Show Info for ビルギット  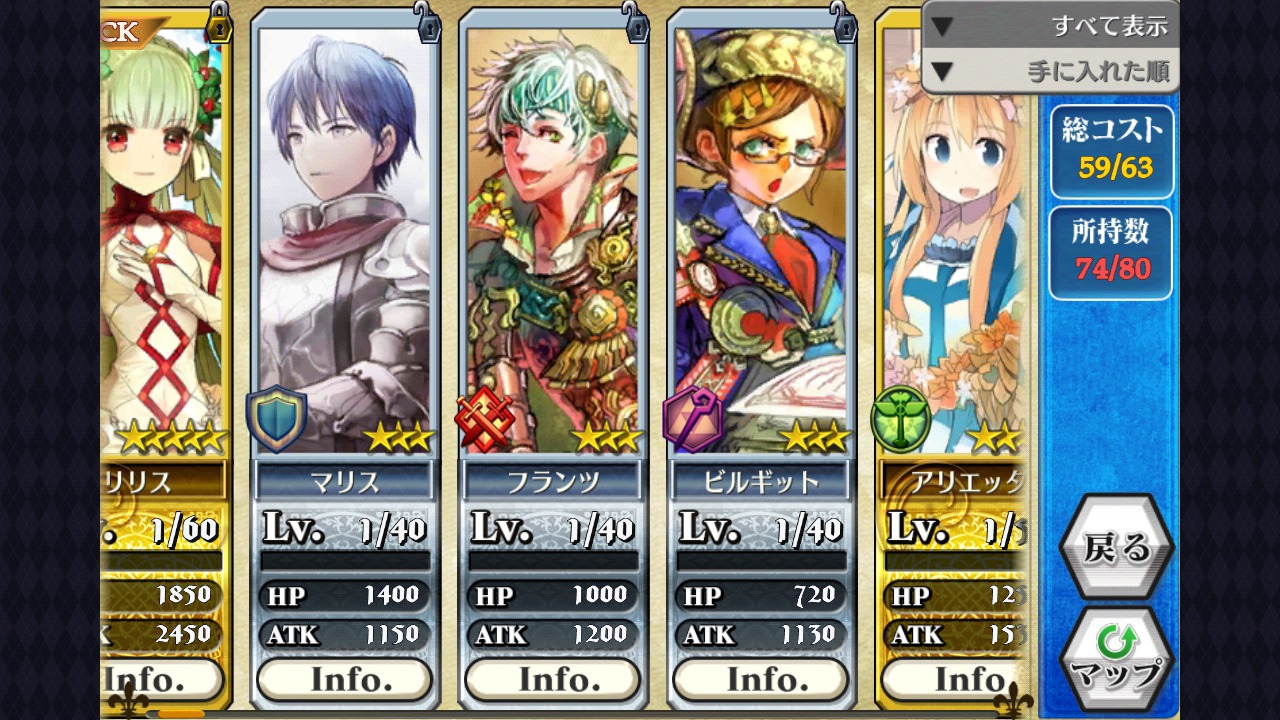coord(761,680)
